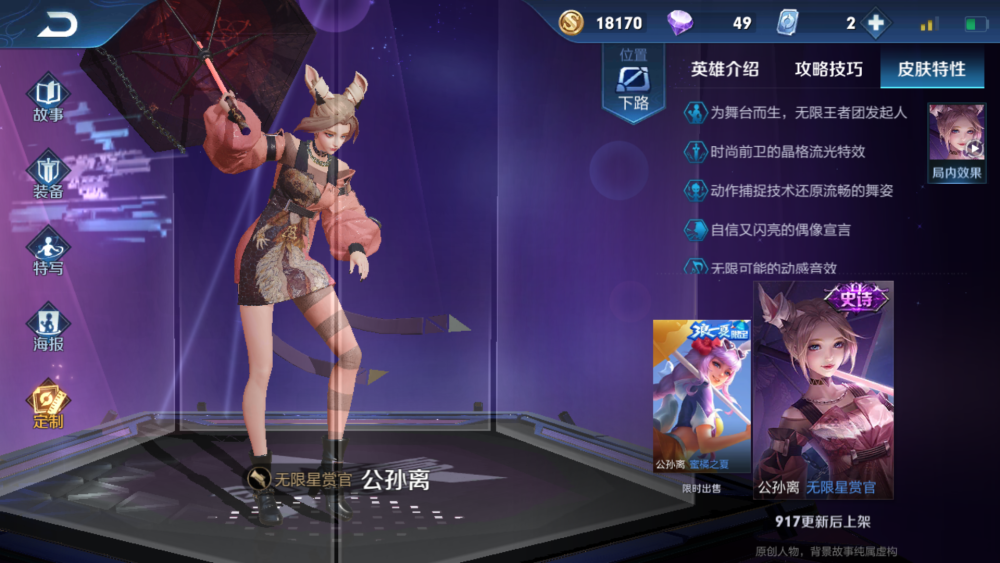Image resolution: width=1000 pixels, height=563 pixels.
Task: Open the 下路 position badge
Action: (x=633, y=82)
